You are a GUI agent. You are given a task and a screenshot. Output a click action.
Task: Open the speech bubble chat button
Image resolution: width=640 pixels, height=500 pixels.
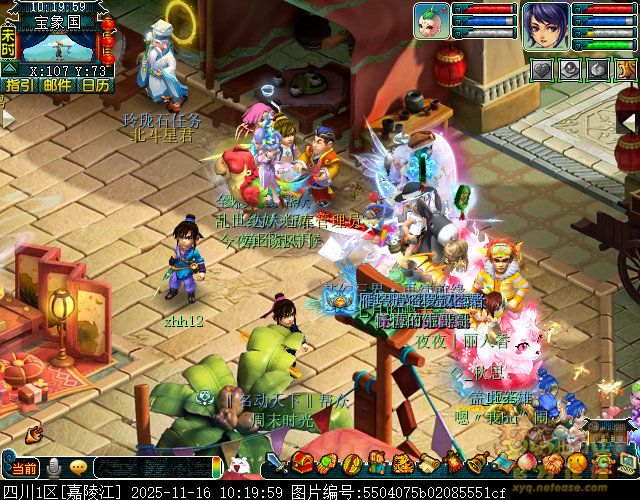pyautogui.click(x=78, y=467)
